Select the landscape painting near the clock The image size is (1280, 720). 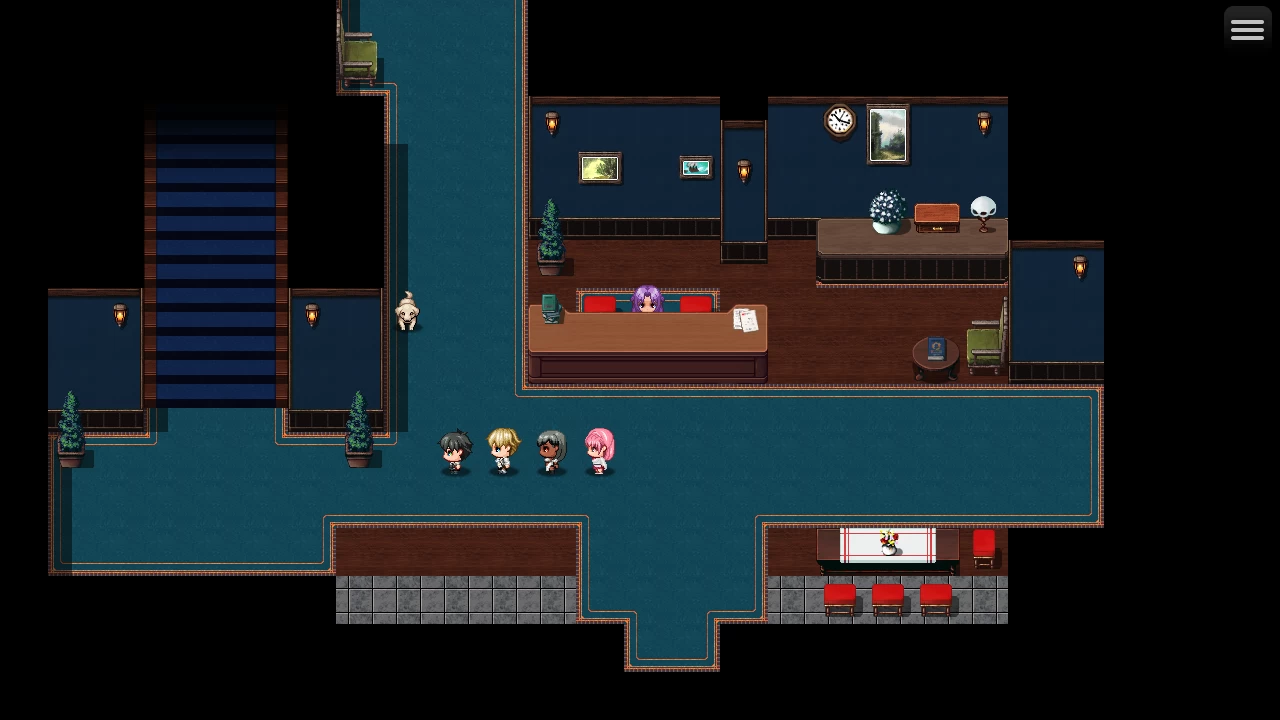point(888,132)
